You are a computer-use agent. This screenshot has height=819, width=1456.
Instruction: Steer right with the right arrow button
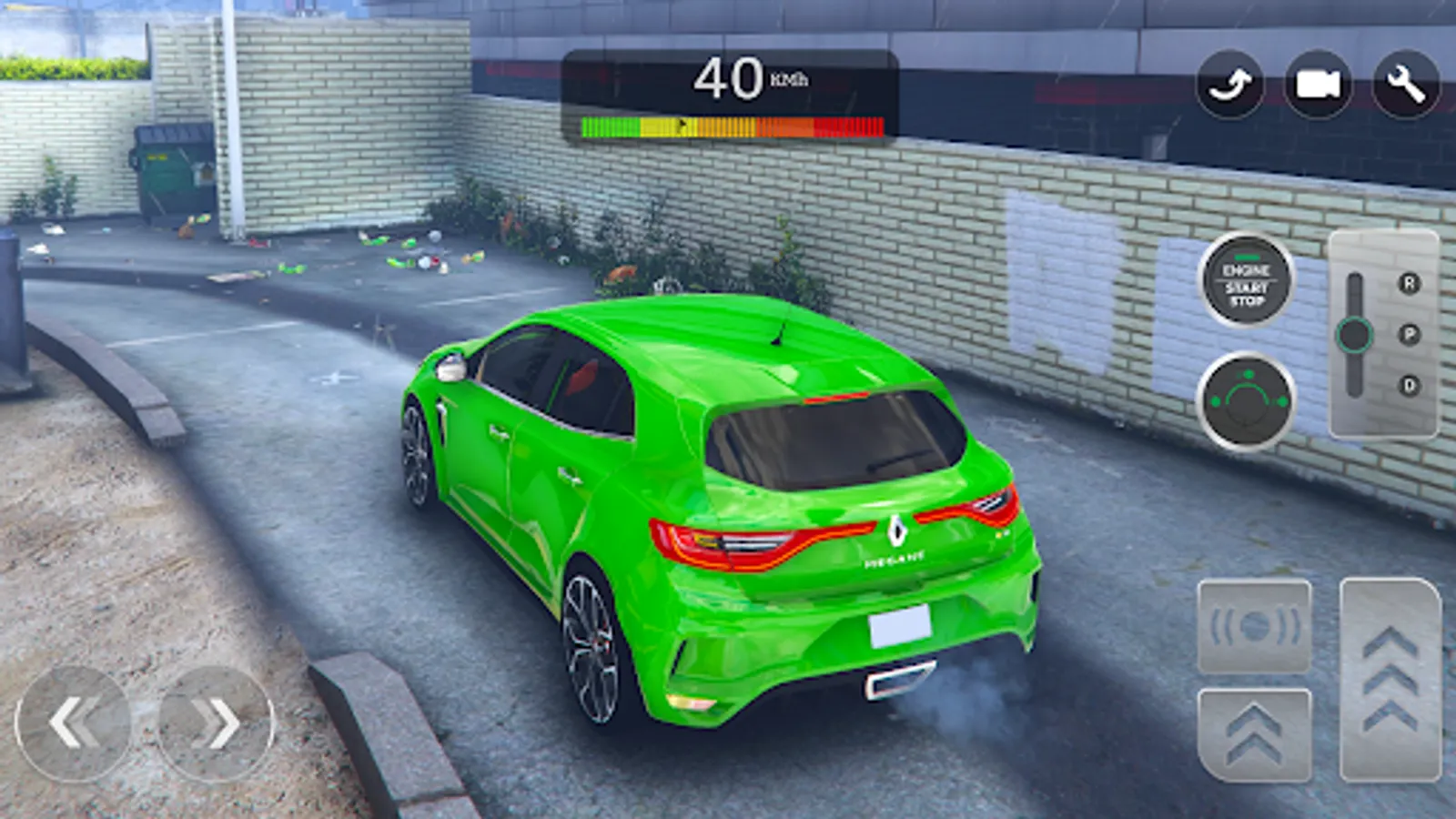(216, 723)
